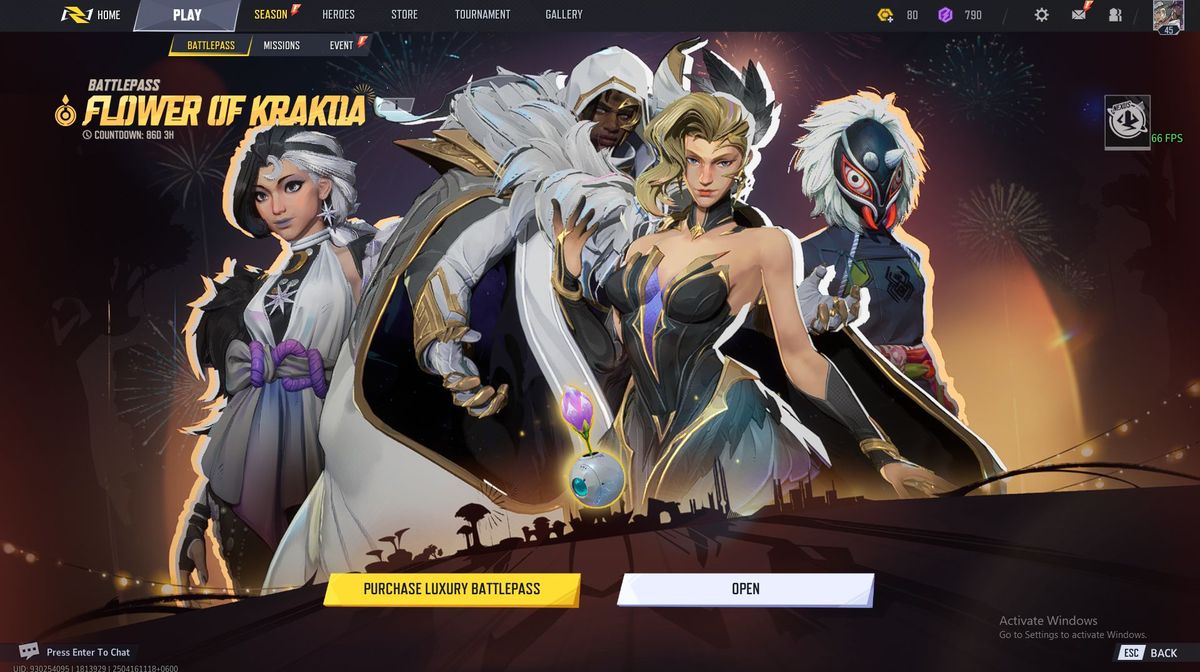Check mail via the envelope icon
Viewport: 1200px width, 672px height.
[x=1079, y=15]
